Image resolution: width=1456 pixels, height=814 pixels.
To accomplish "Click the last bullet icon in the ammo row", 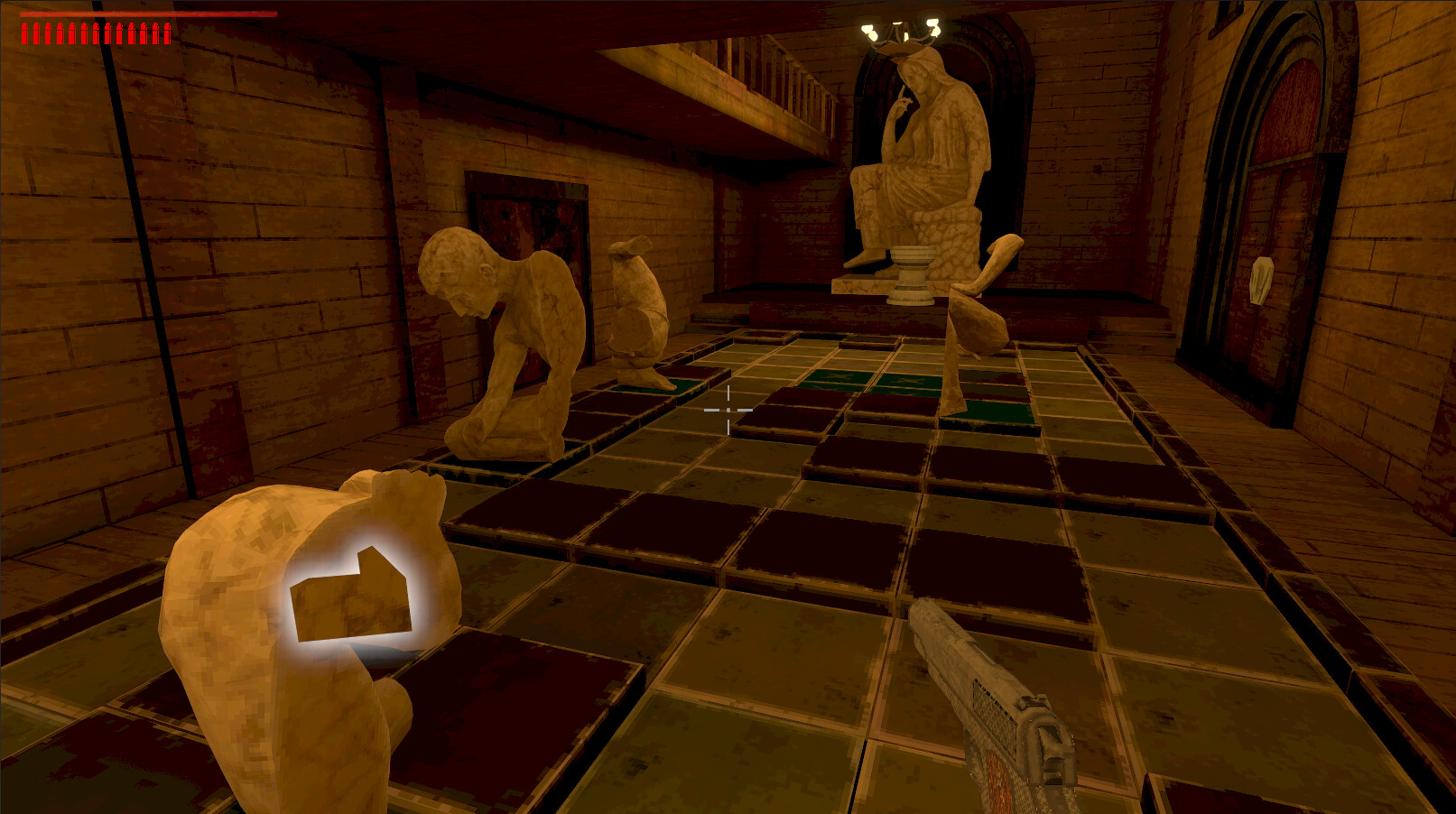I will pos(167,34).
